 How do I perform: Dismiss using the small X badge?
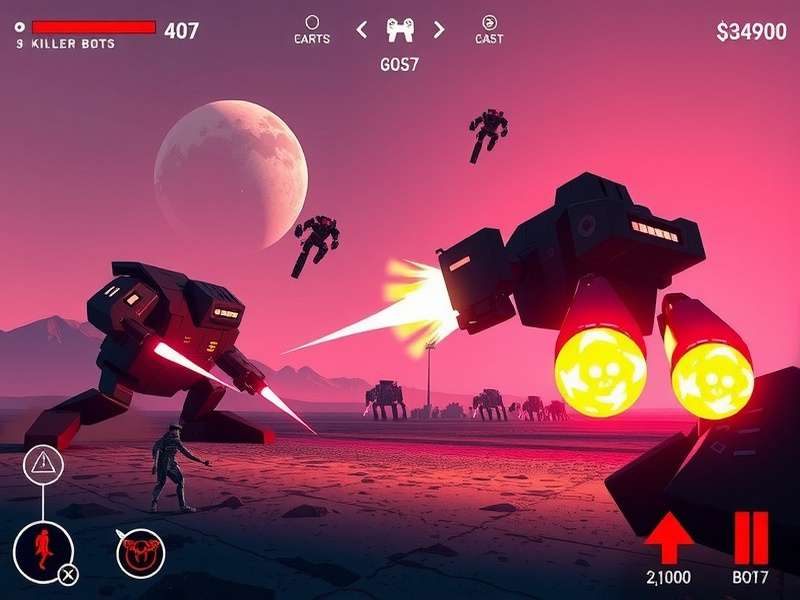point(67,574)
